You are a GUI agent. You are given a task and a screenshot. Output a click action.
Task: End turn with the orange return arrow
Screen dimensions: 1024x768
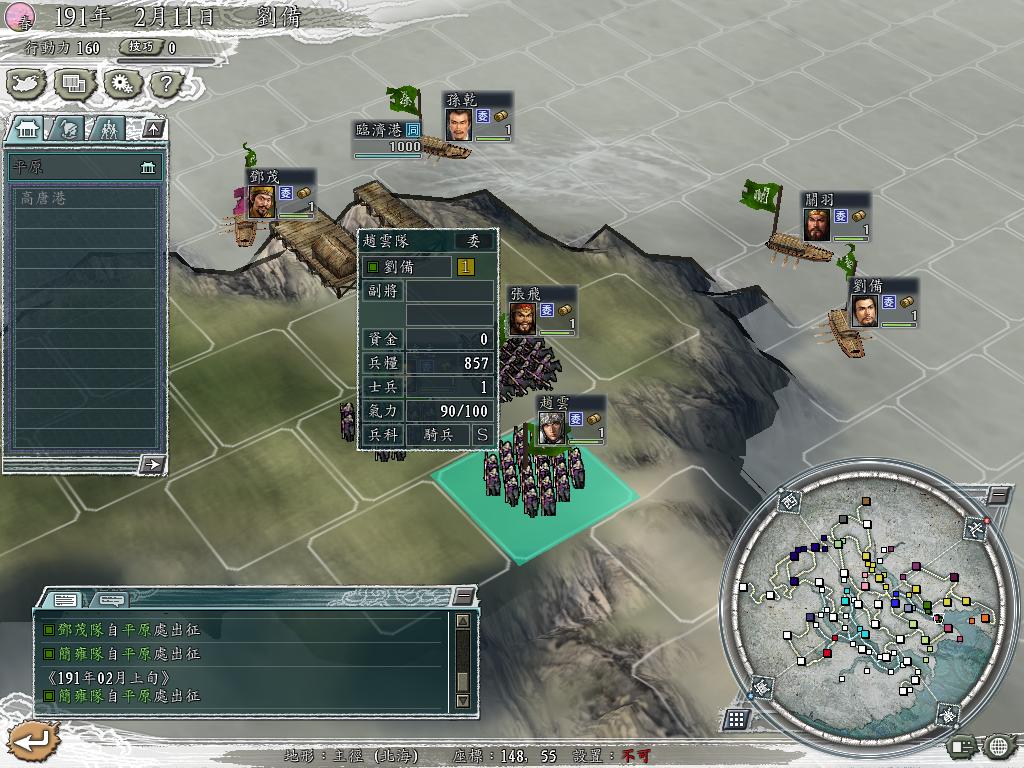point(32,740)
